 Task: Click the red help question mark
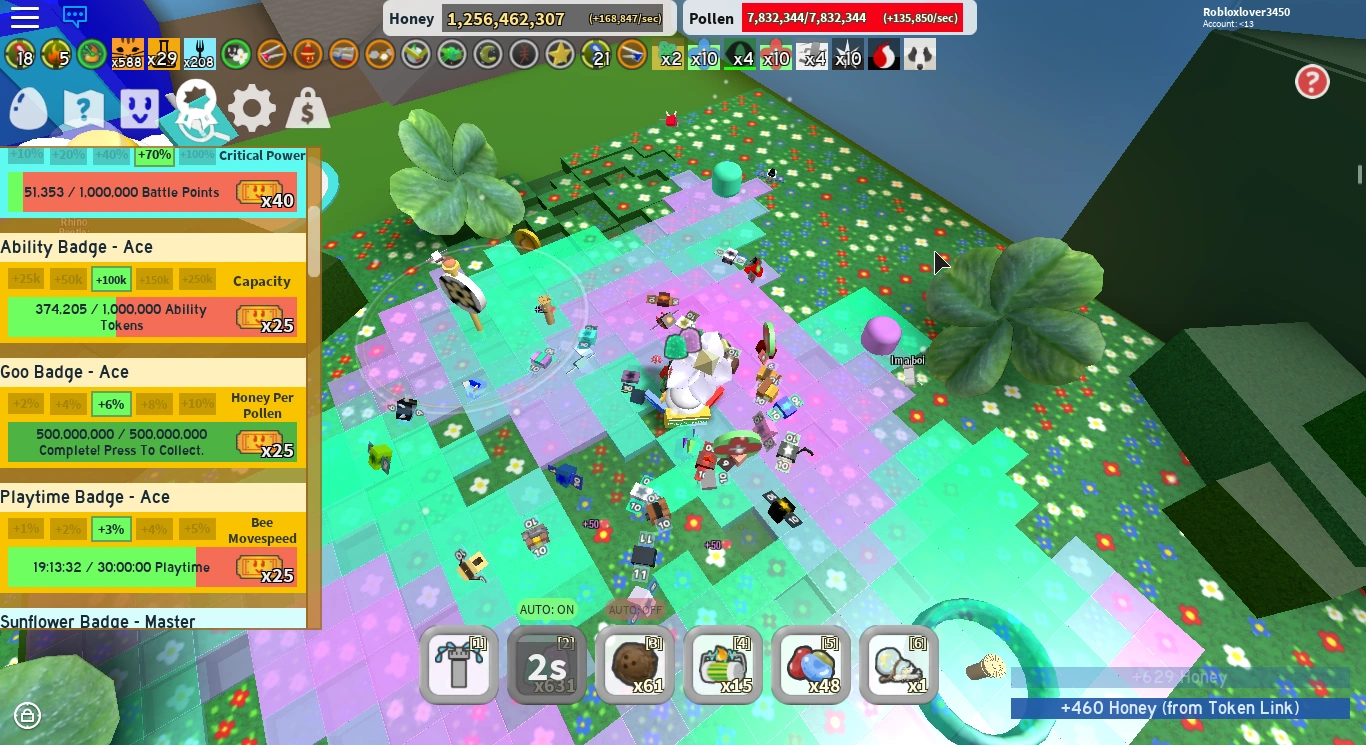[1312, 82]
